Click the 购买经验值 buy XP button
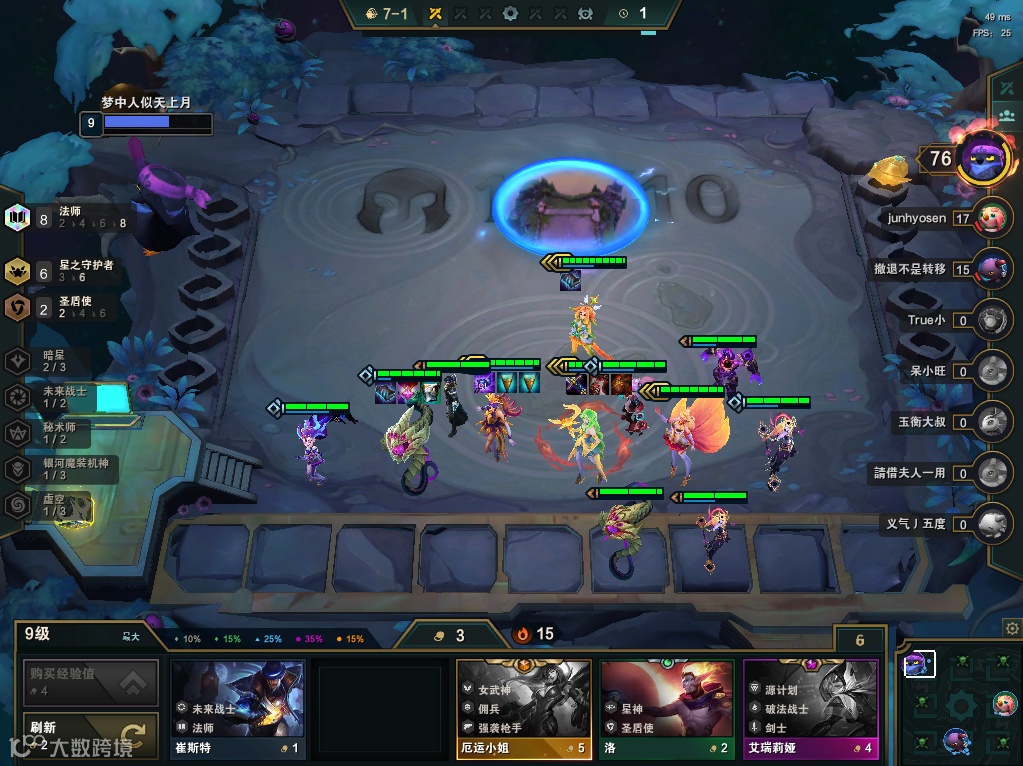The height and width of the screenshot is (766, 1023). tap(91, 683)
